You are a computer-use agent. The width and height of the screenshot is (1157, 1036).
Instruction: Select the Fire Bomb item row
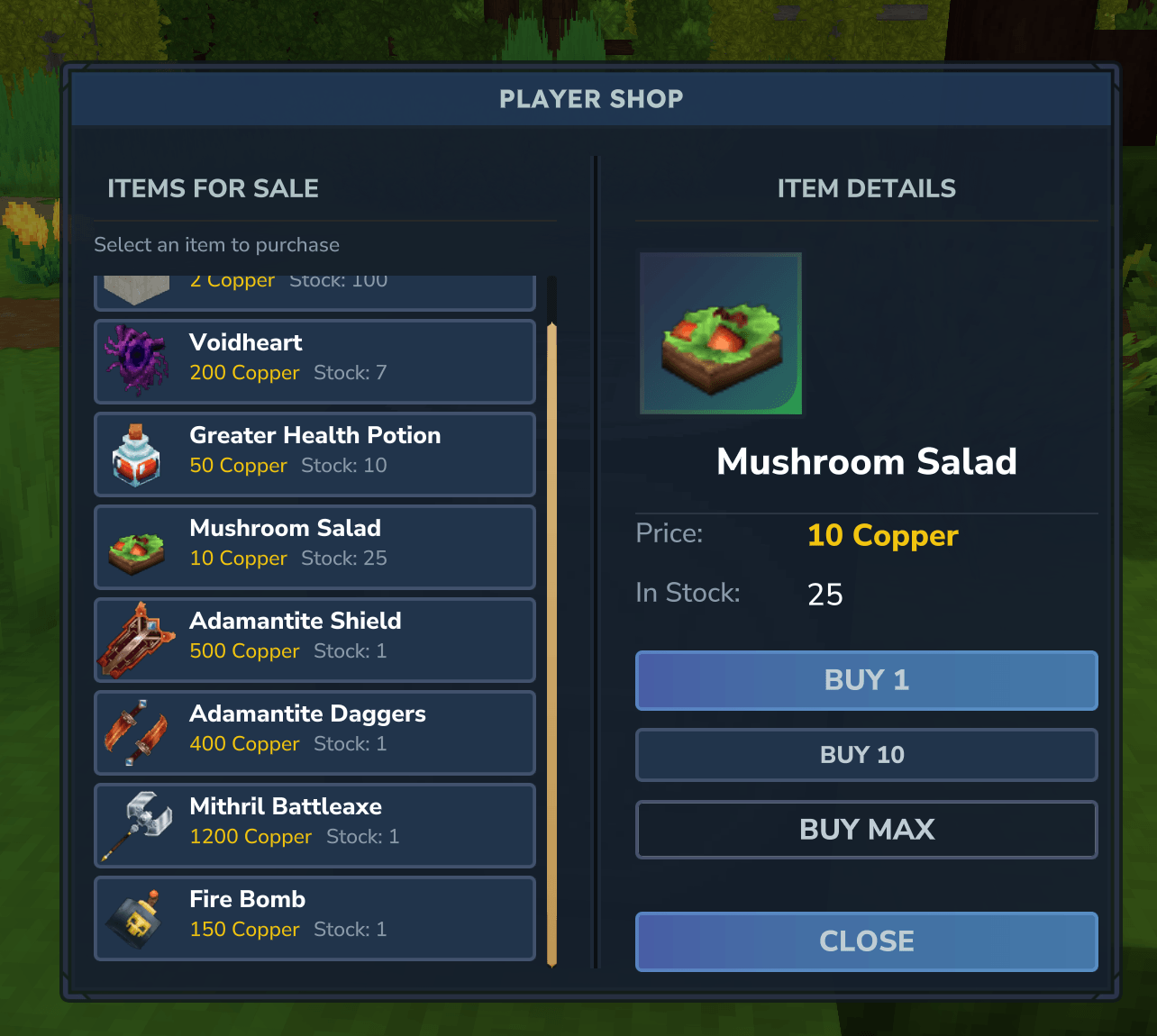[x=314, y=918]
